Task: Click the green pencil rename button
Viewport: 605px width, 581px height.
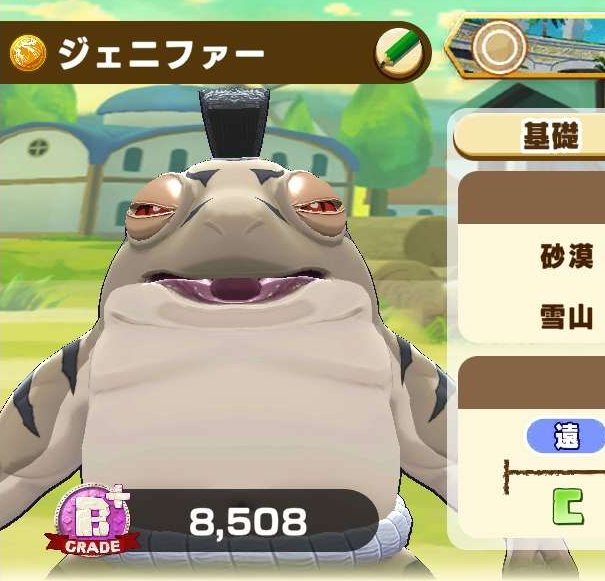Action: [x=399, y=52]
